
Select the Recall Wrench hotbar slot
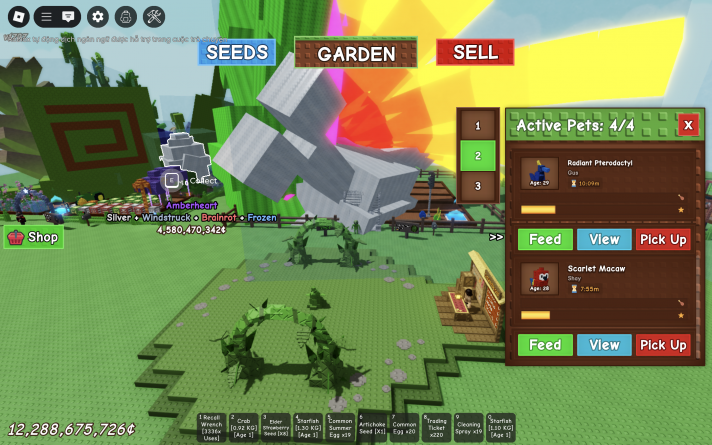[x=212, y=428]
